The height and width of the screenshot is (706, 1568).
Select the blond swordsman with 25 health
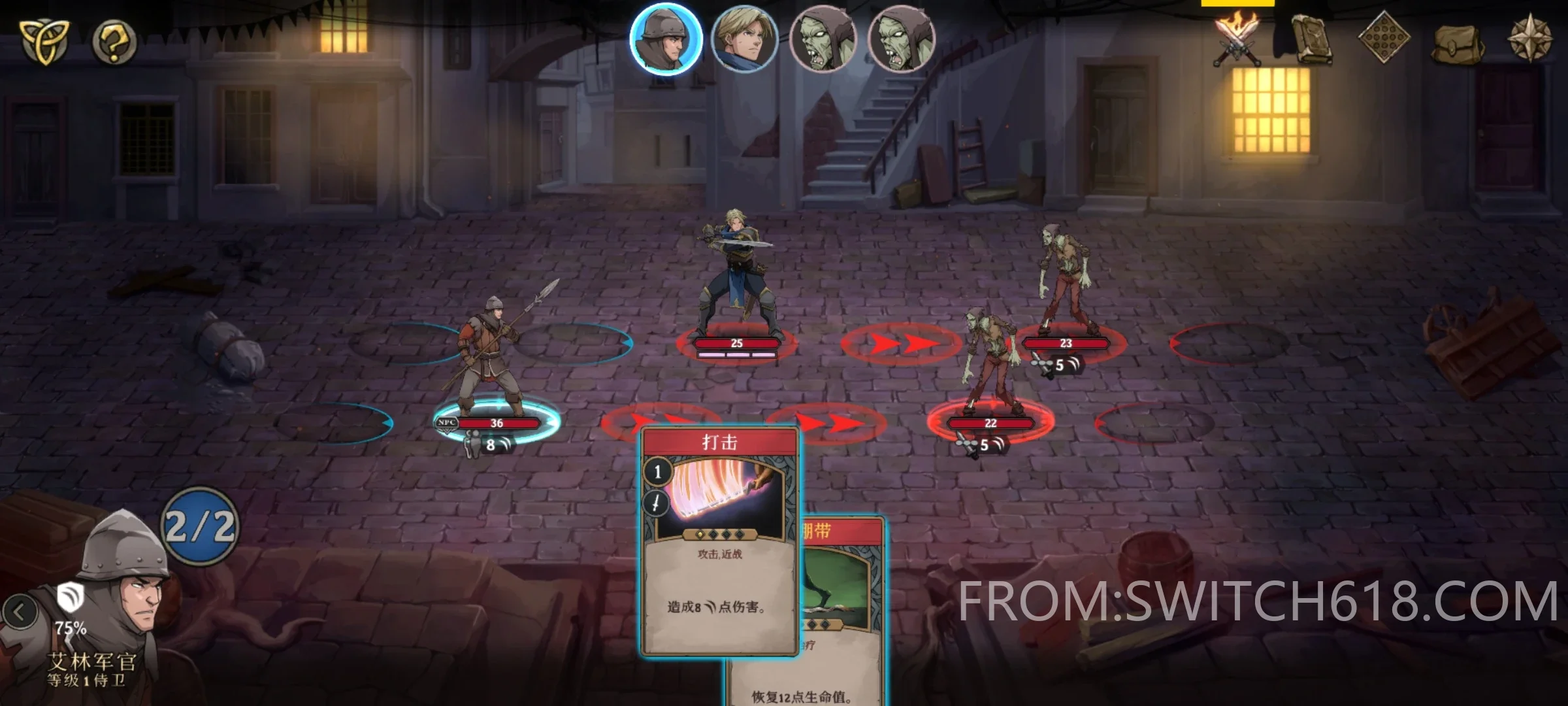(x=736, y=275)
